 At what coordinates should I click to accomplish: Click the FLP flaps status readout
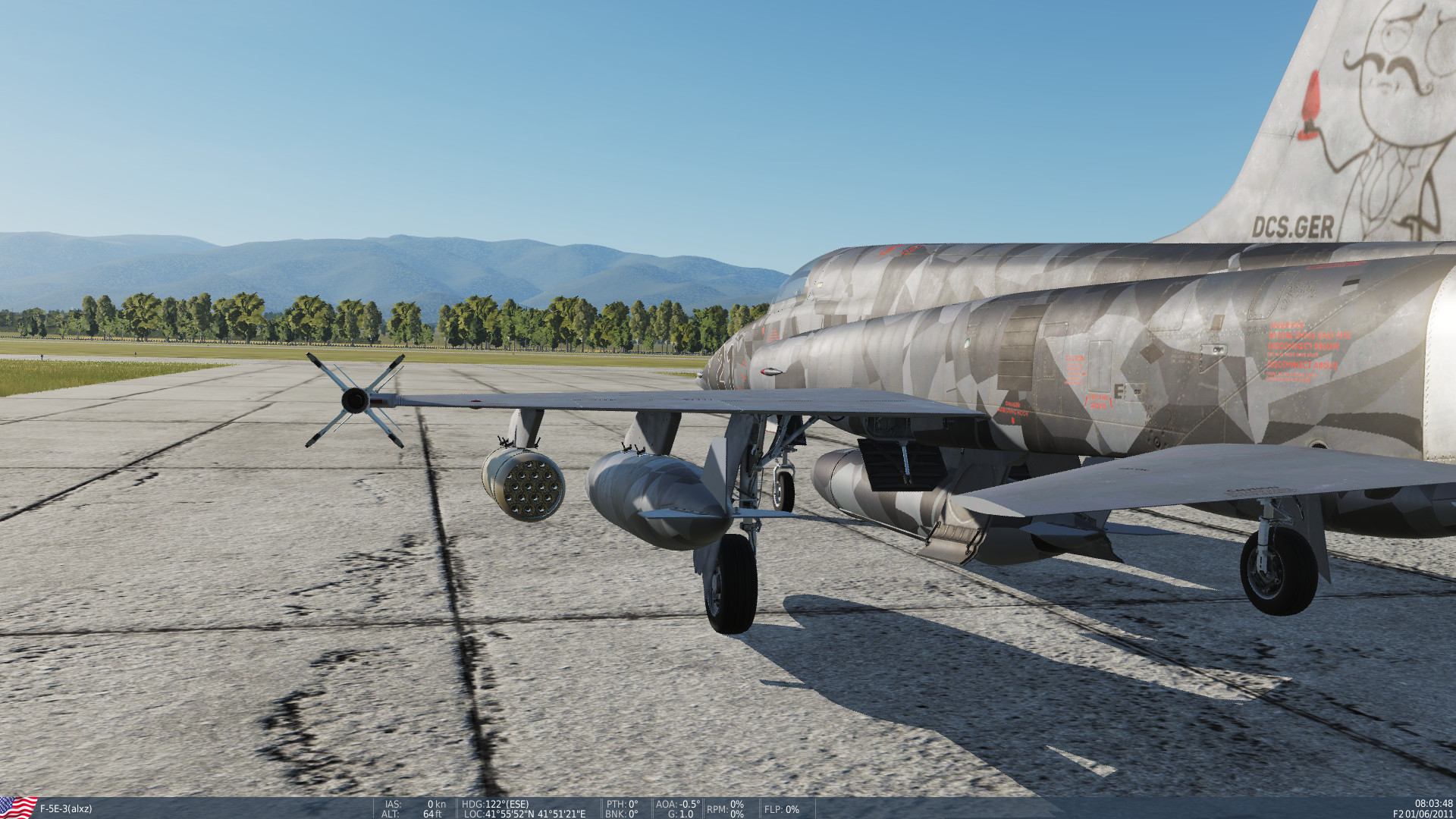(x=783, y=810)
